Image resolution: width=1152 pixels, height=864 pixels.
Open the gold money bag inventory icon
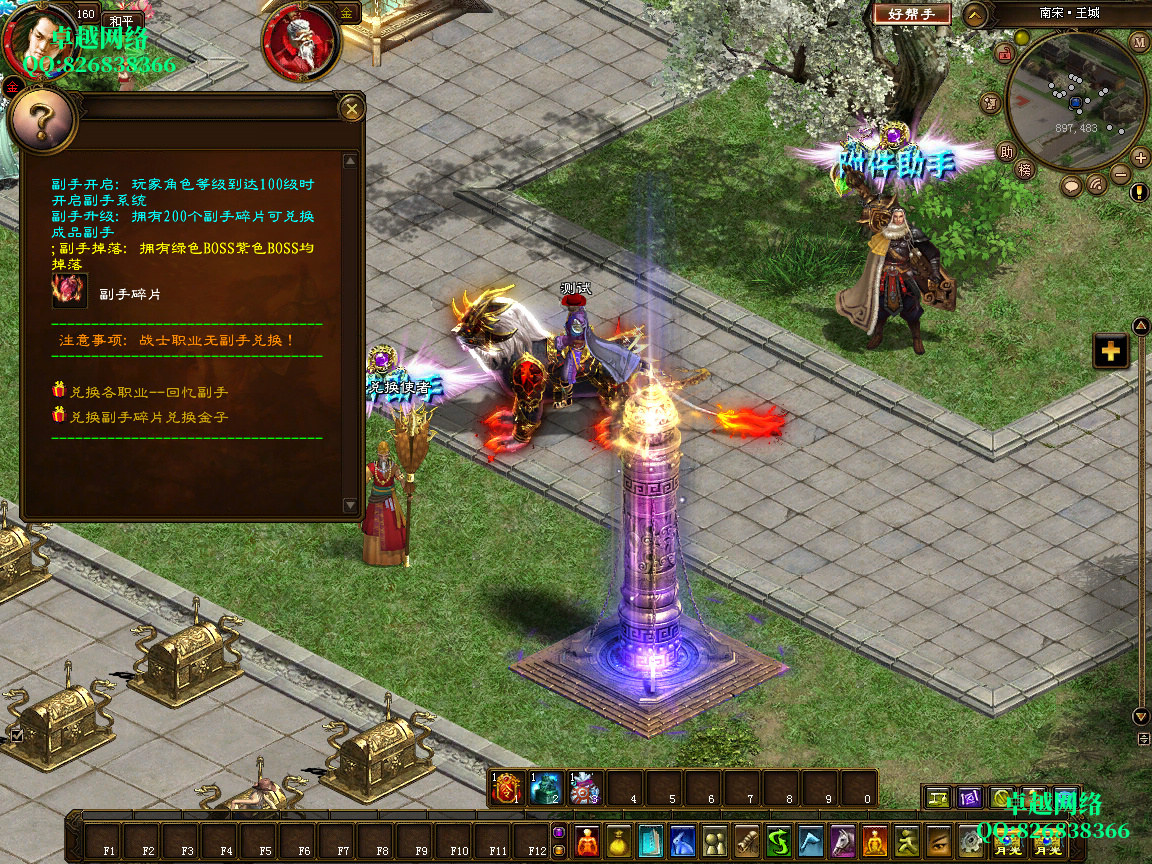click(x=620, y=841)
